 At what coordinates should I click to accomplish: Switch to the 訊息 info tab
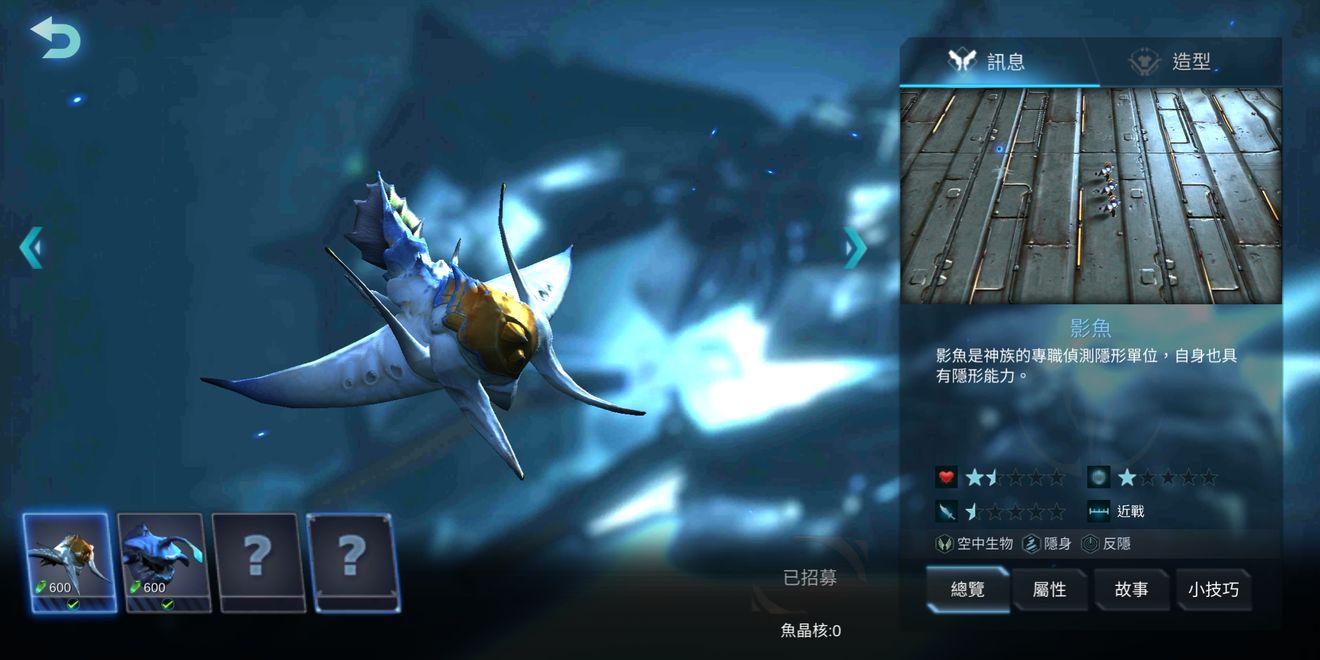pyautogui.click(x=988, y=62)
